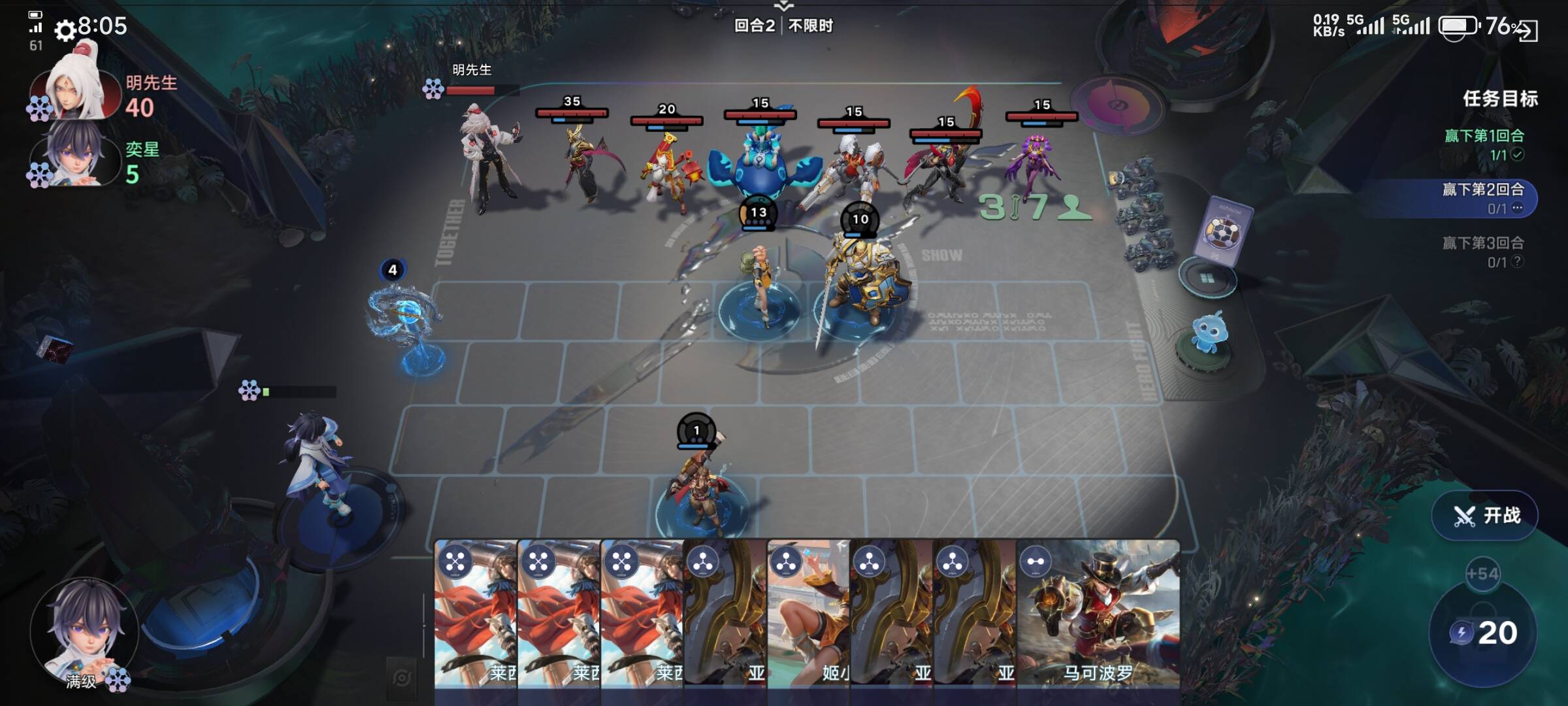The image size is (1568, 706).
Task: Click the four-square pad under the deck
Action: point(1207,279)
